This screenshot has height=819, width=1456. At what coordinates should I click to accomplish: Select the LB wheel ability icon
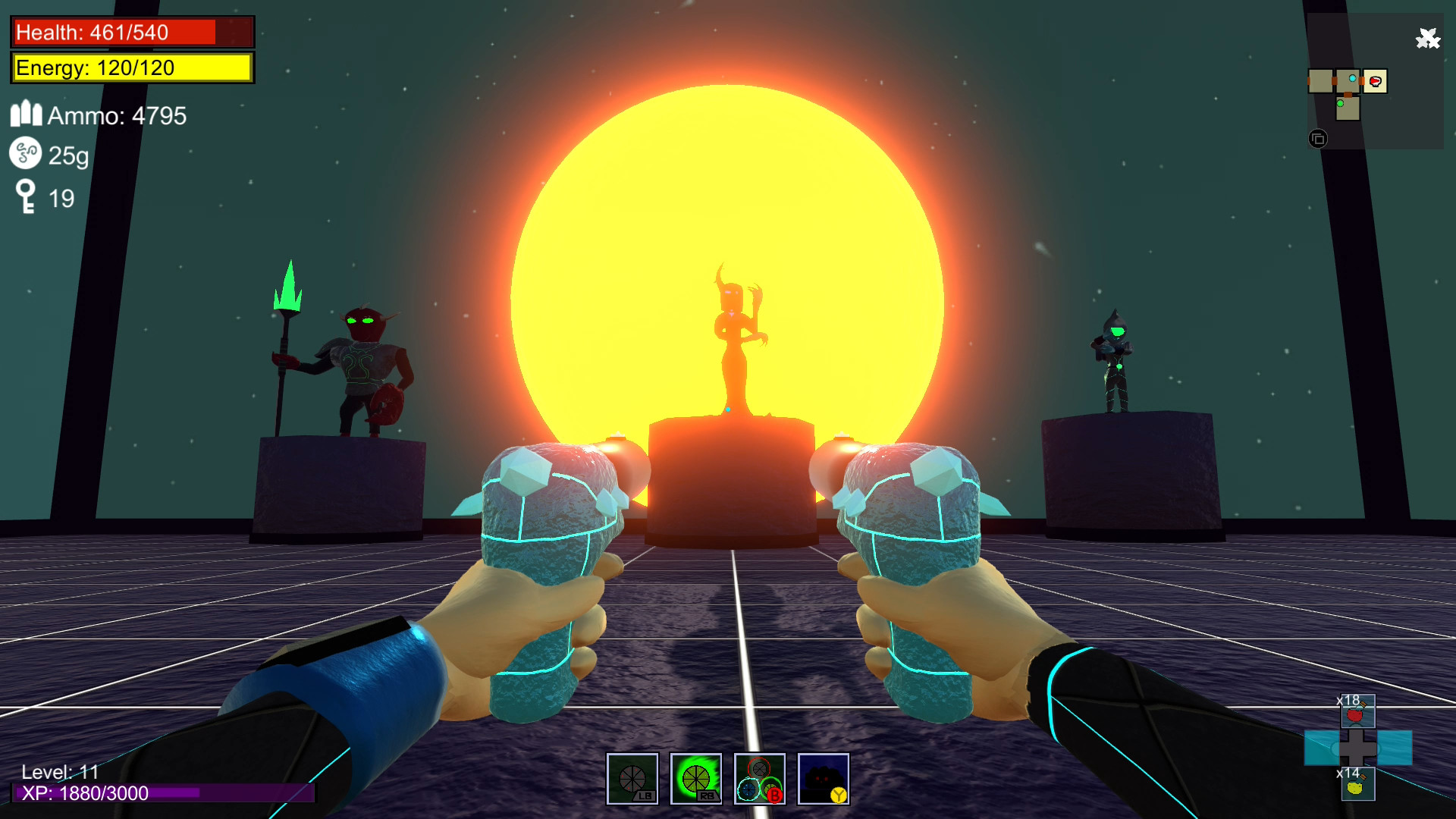point(632,778)
